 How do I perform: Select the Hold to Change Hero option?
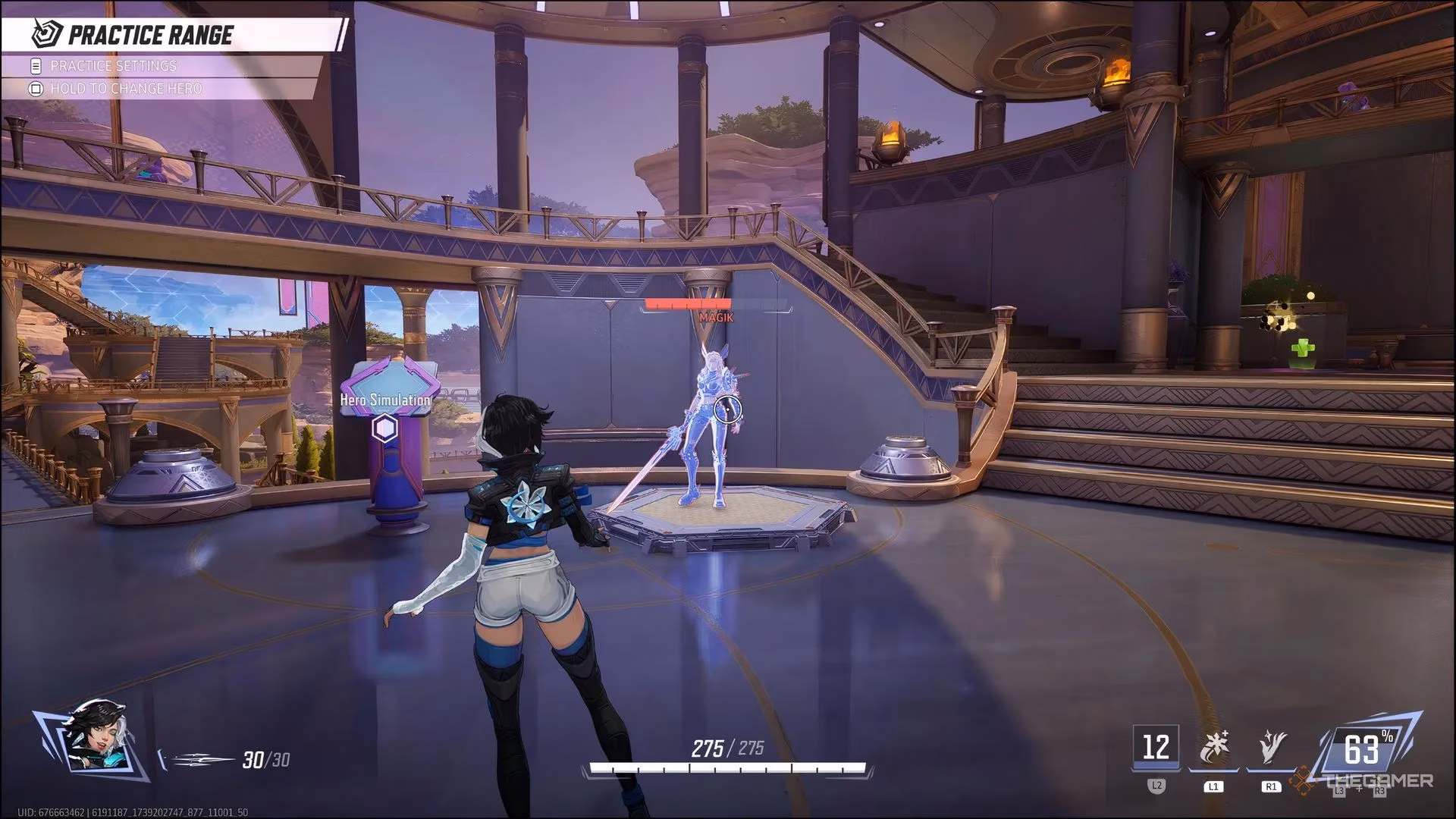[126, 89]
